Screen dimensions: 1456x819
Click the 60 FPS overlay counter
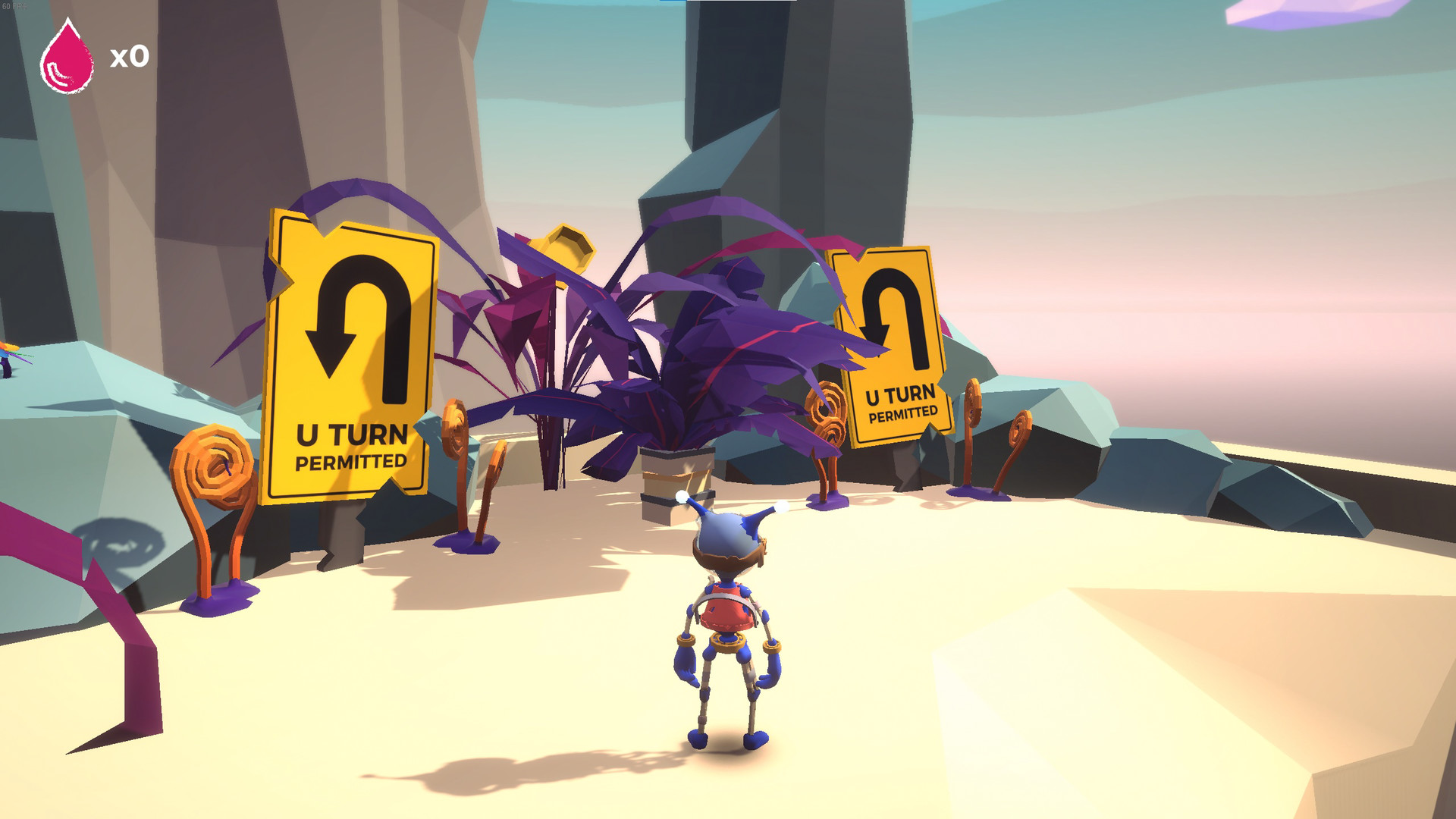coord(15,5)
